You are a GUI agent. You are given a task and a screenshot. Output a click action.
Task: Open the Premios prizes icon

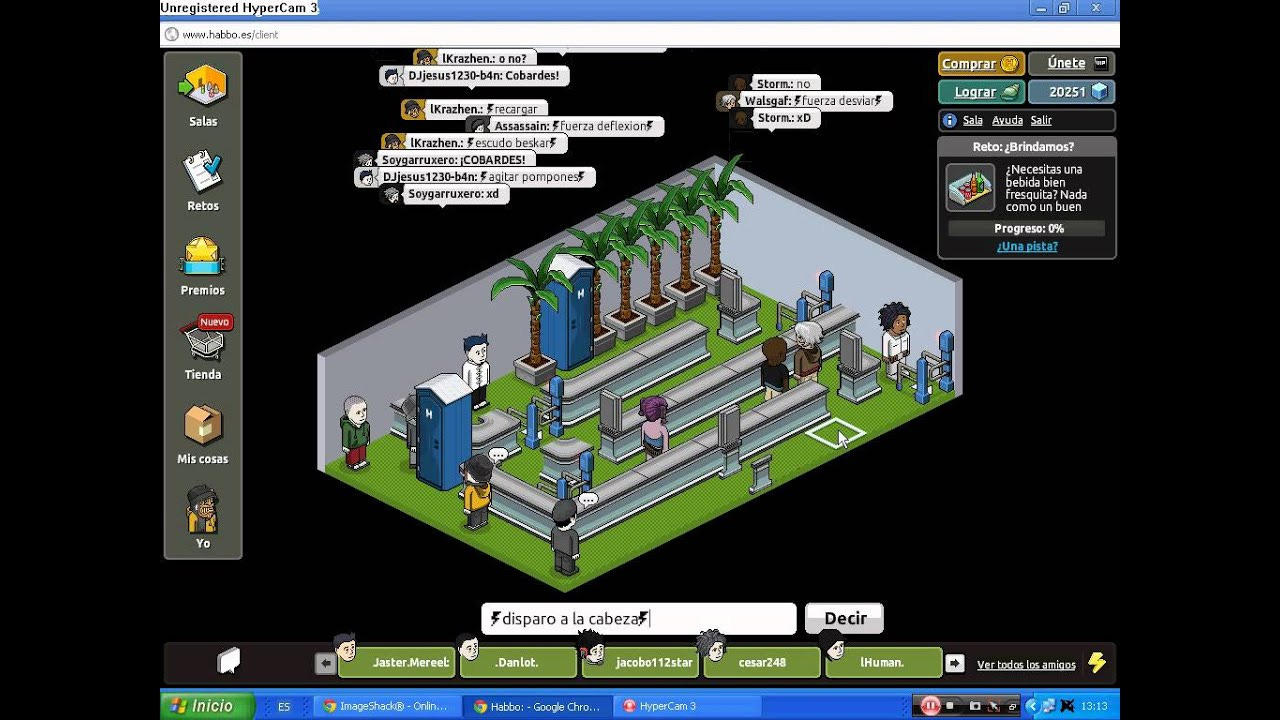[202, 258]
